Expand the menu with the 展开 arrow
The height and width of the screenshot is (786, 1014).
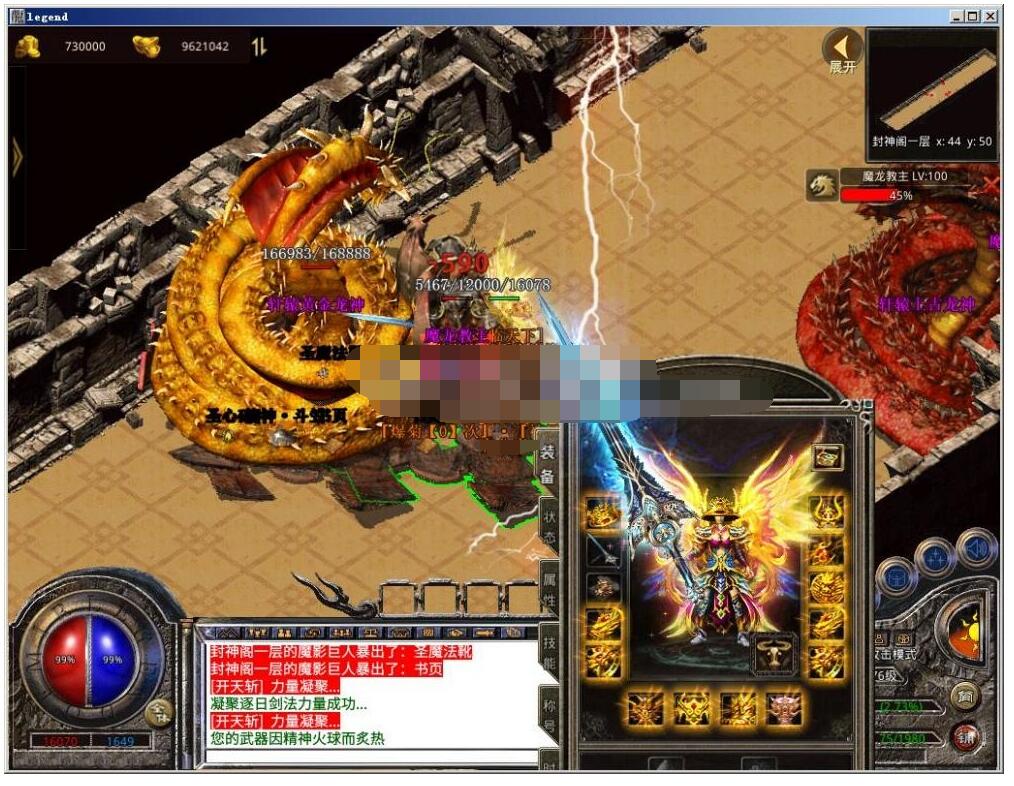click(842, 49)
